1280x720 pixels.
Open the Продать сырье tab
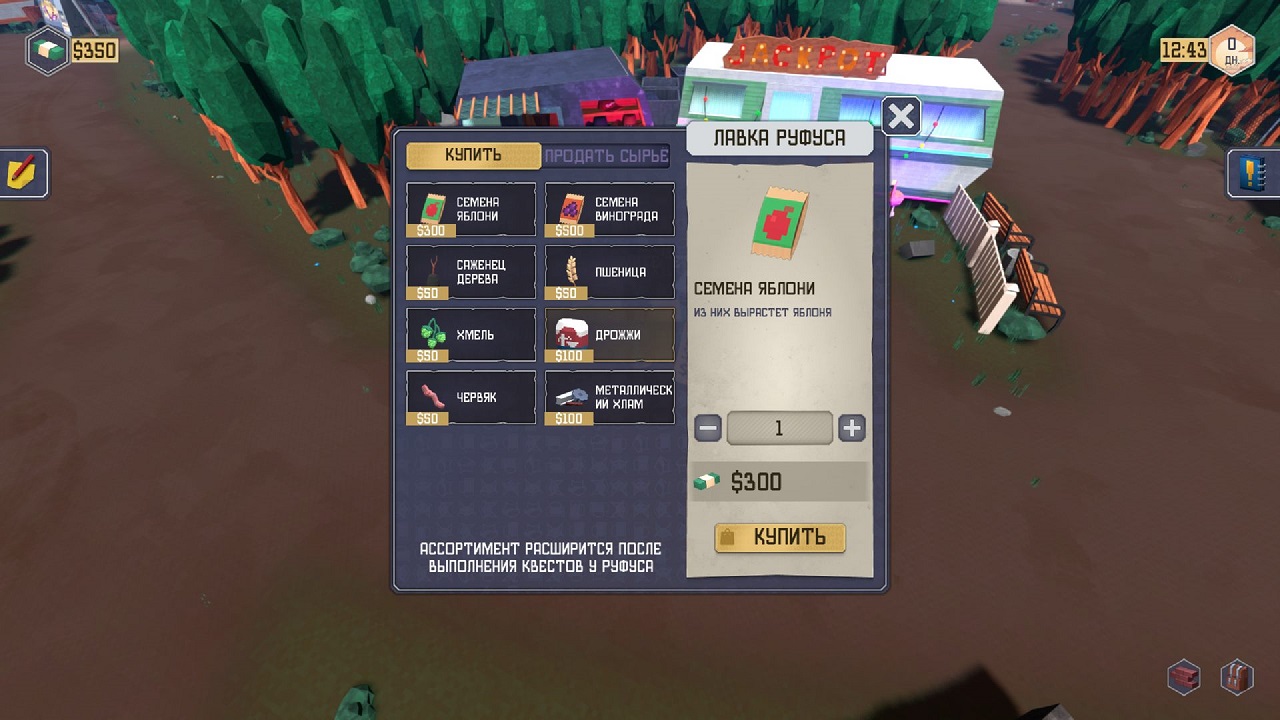pos(607,156)
